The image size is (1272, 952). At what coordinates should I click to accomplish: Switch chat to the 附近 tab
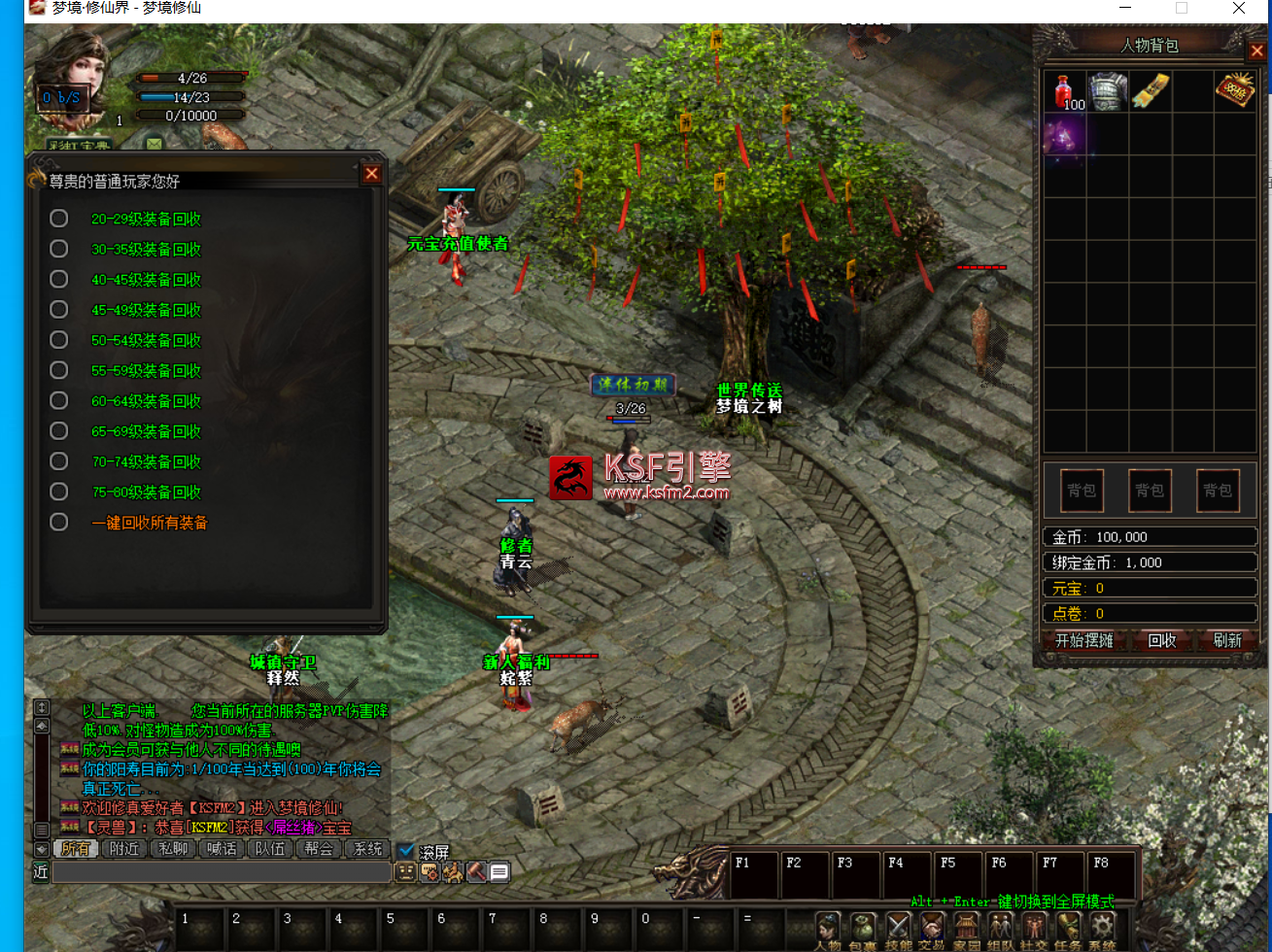click(124, 848)
